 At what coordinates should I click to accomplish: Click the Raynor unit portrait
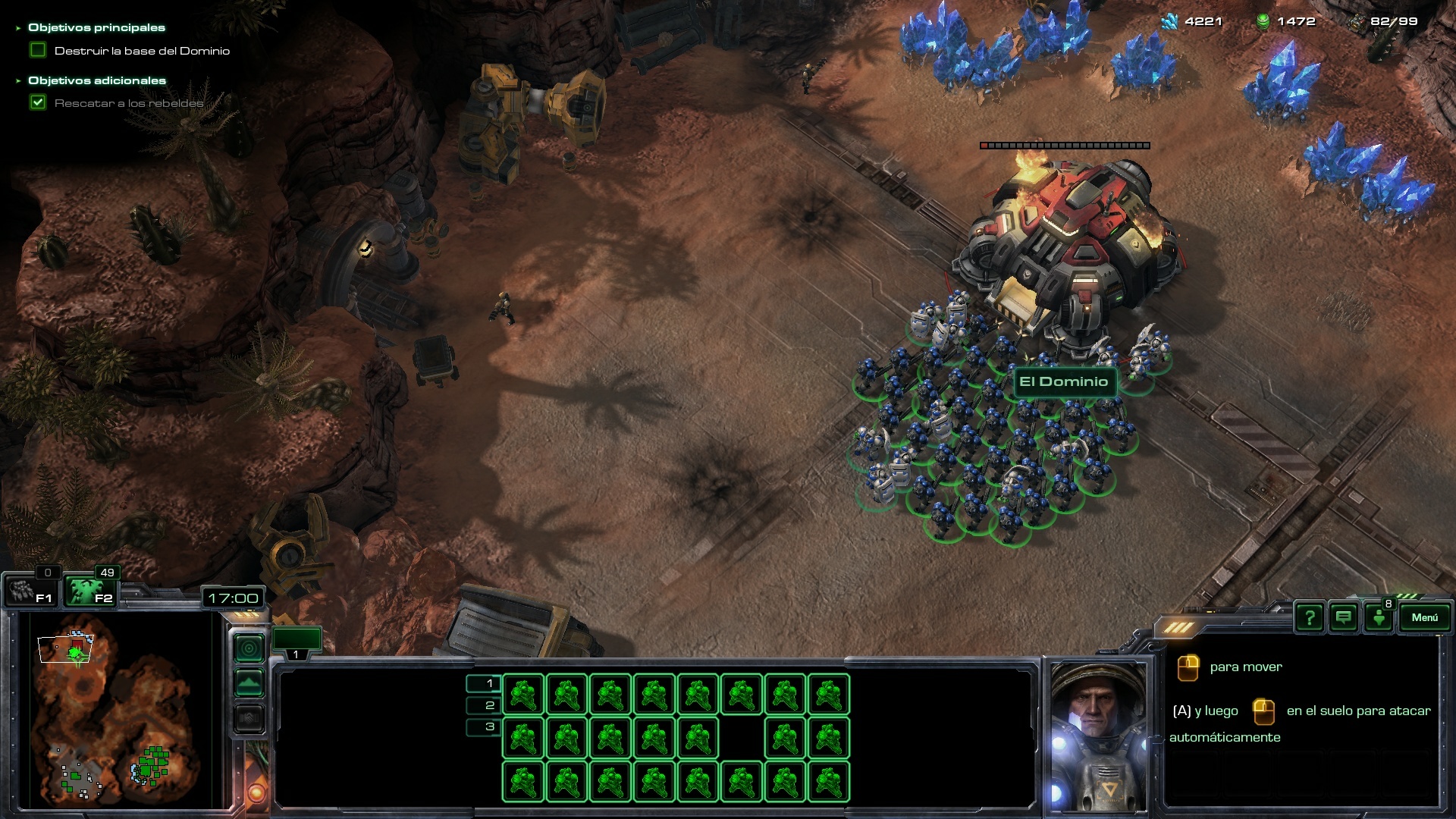1098,736
